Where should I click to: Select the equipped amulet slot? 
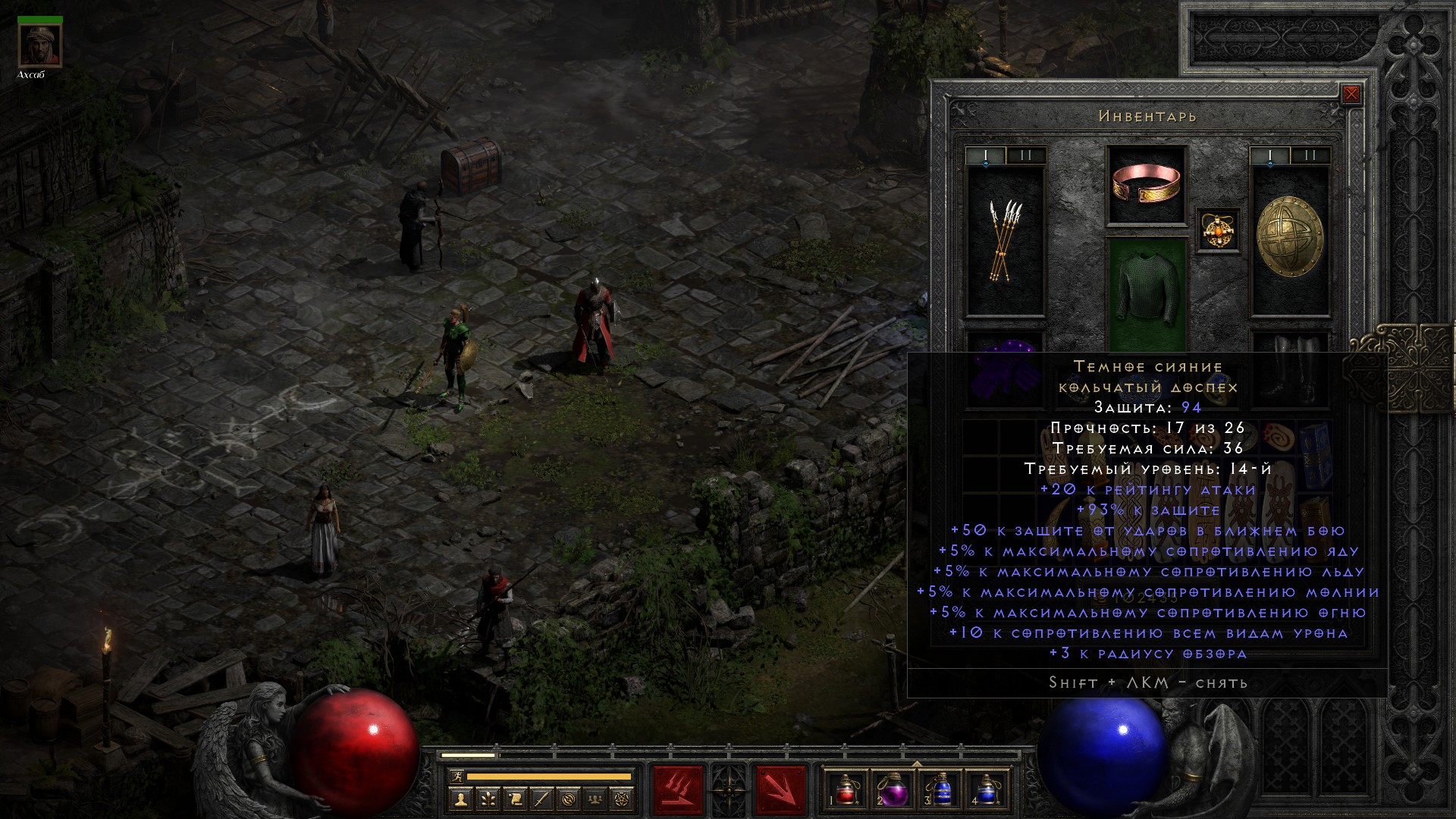tap(1218, 230)
